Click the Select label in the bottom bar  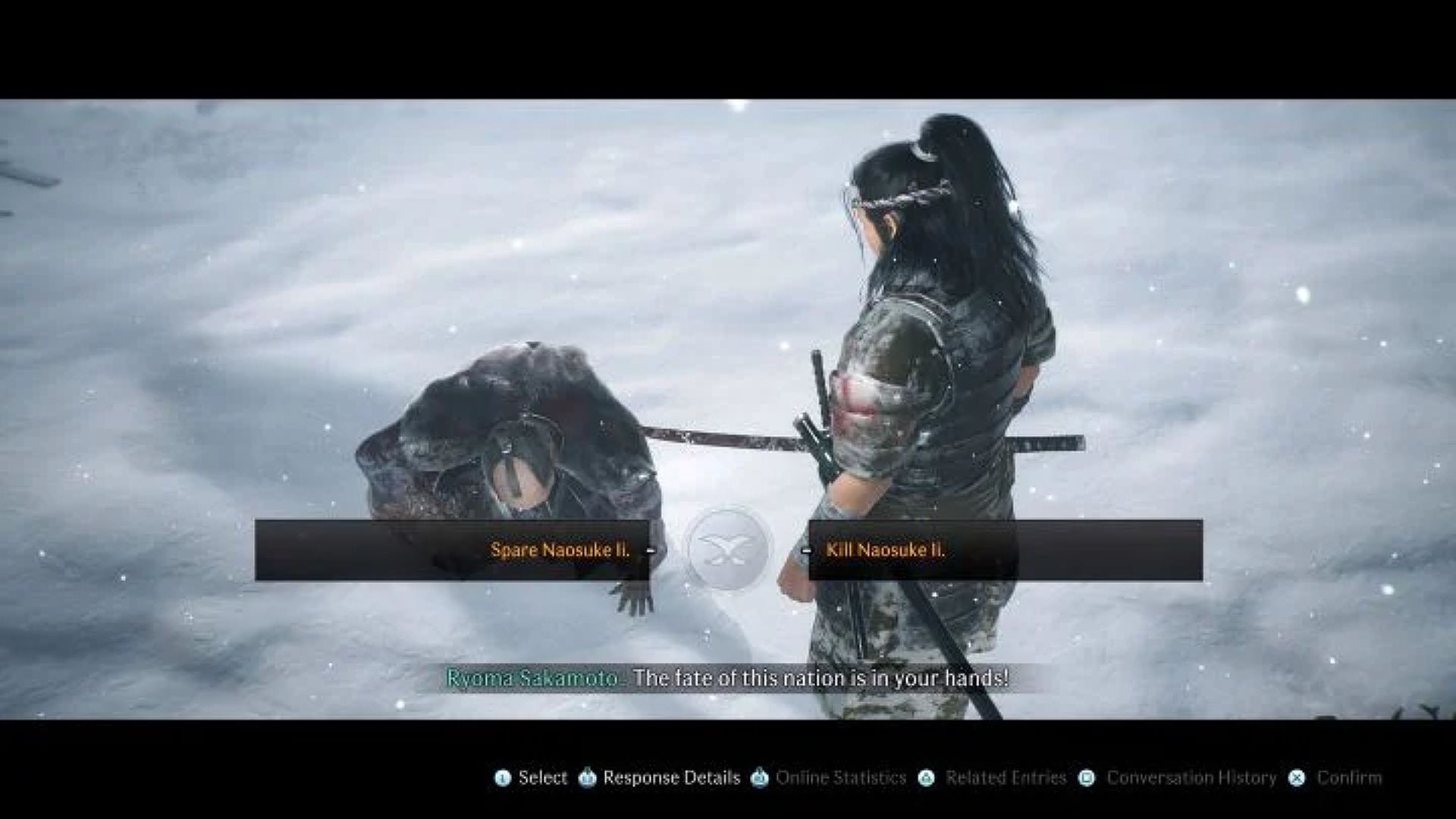coord(544,777)
